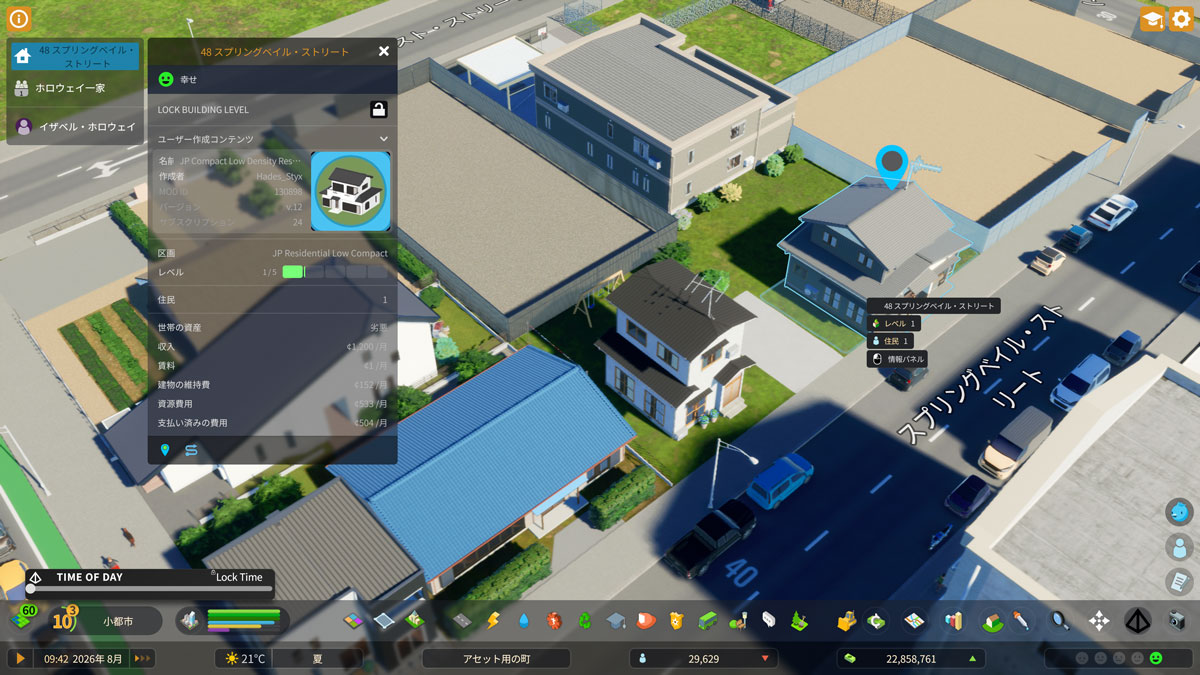Click the route arrows icon in panel footer
The image size is (1200, 675).
click(190, 450)
